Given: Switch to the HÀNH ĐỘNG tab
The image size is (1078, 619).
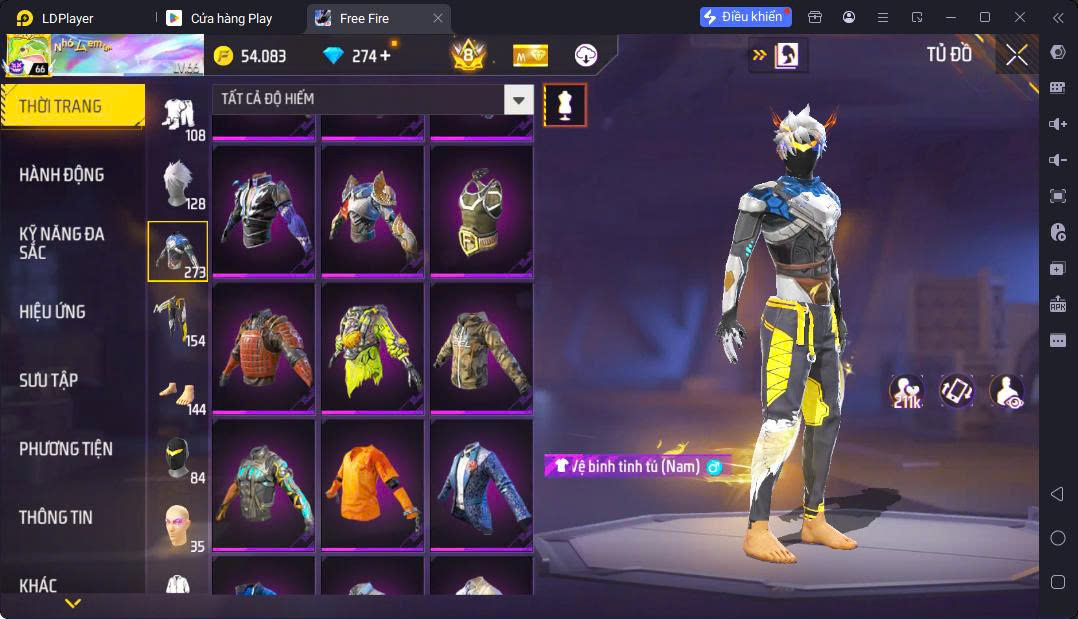Looking at the screenshot, I should (x=62, y=175).
